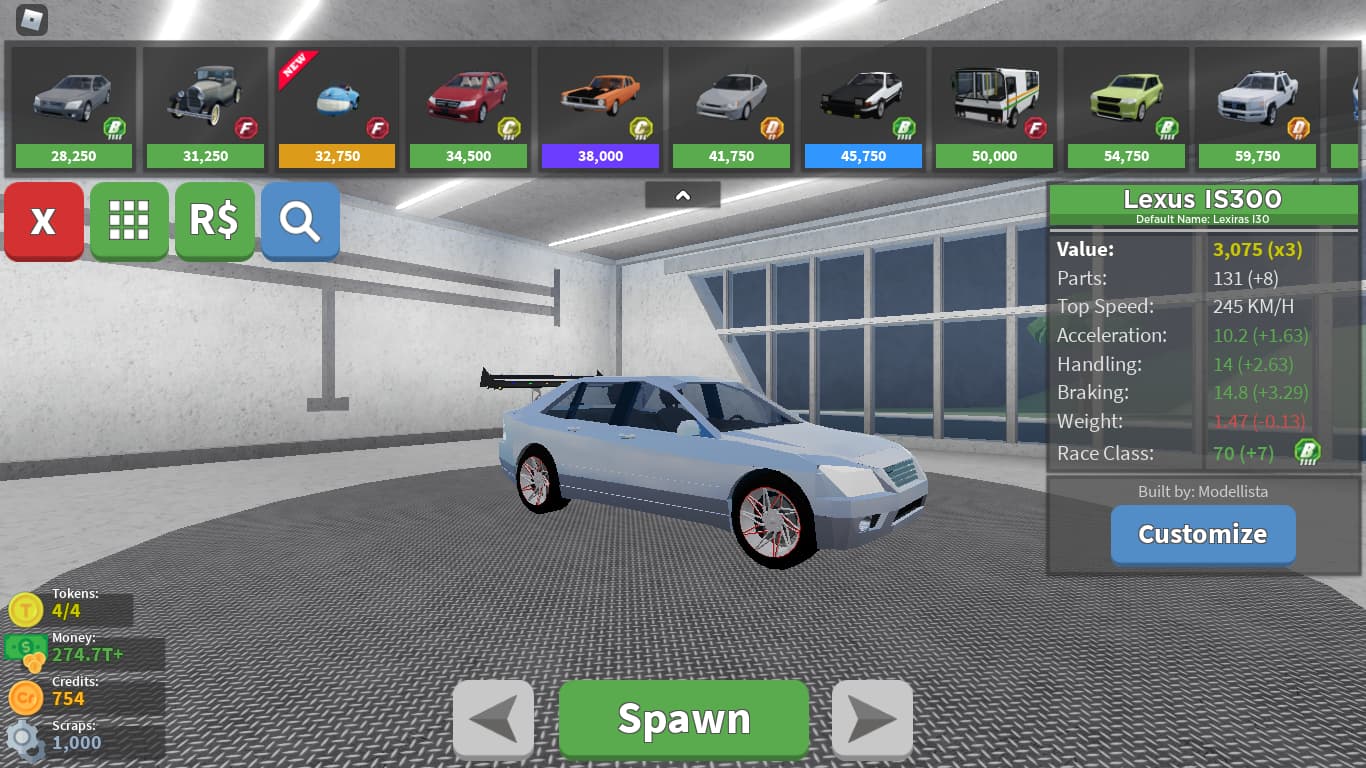Go to the next car with right arrow
The image size is (1366, 768).
872,719
